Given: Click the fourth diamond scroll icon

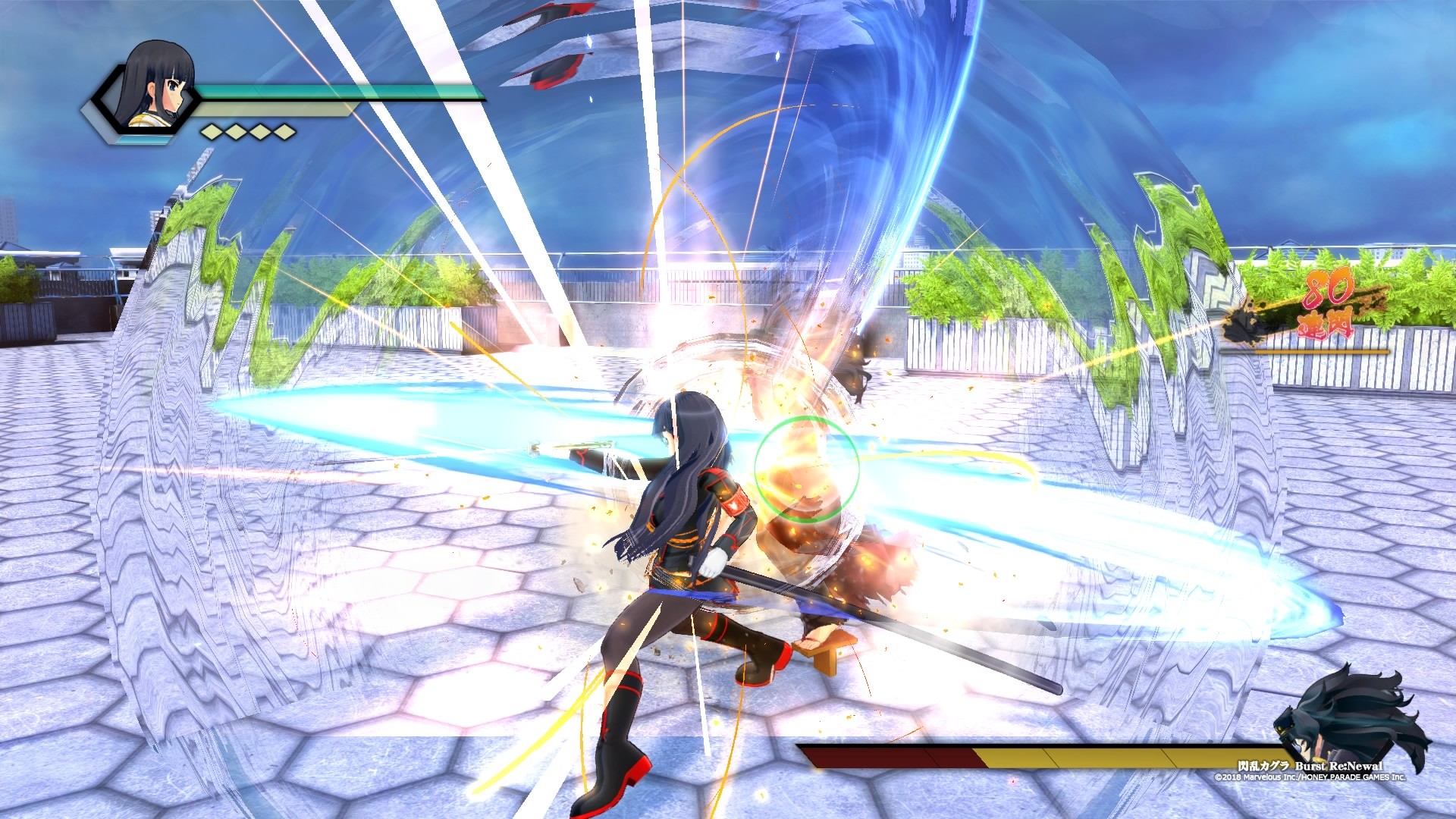Looking at the screenshot, I should pos(285,133).
